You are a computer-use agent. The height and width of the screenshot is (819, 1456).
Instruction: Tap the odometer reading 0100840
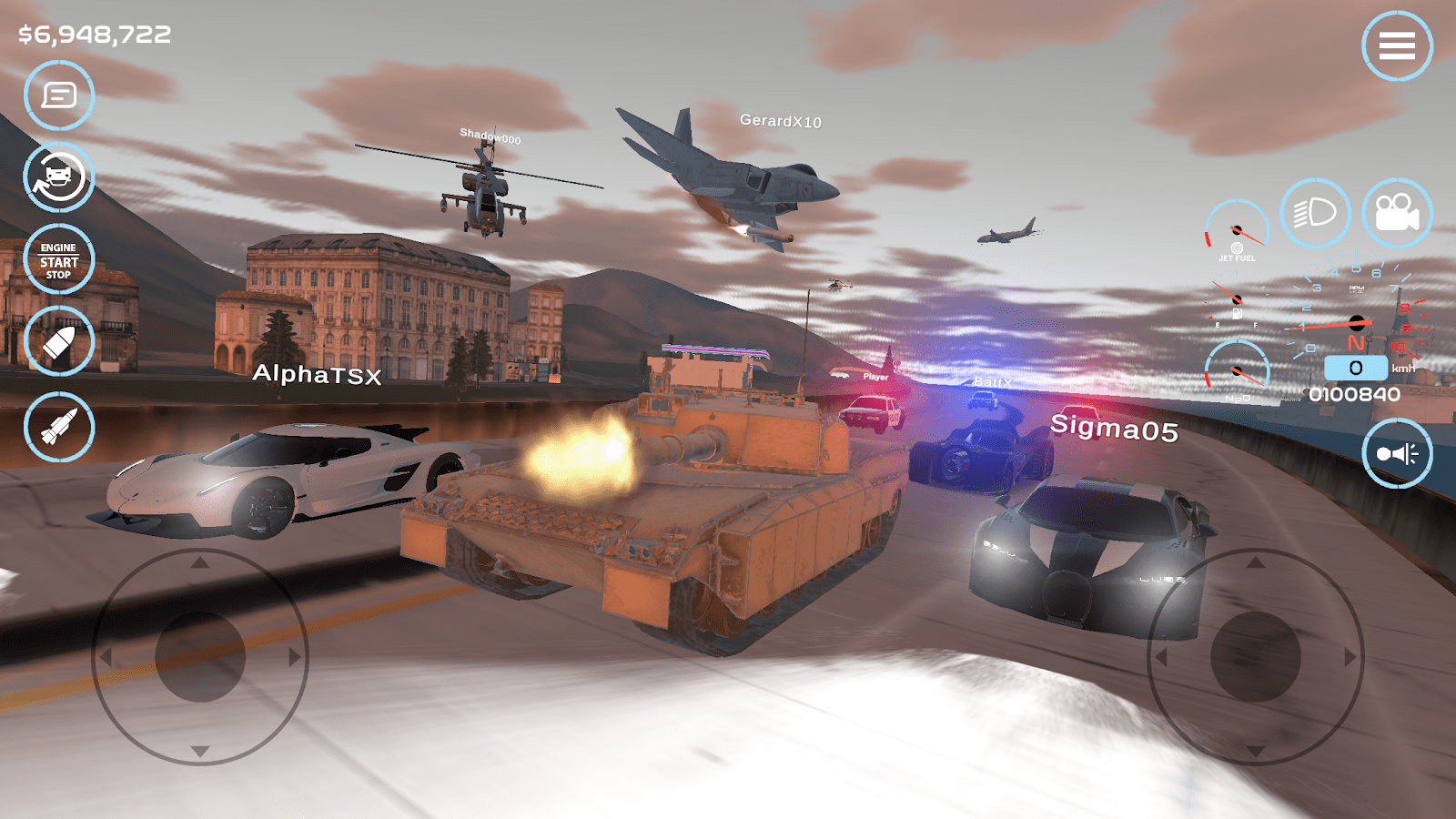[1354, 394]
